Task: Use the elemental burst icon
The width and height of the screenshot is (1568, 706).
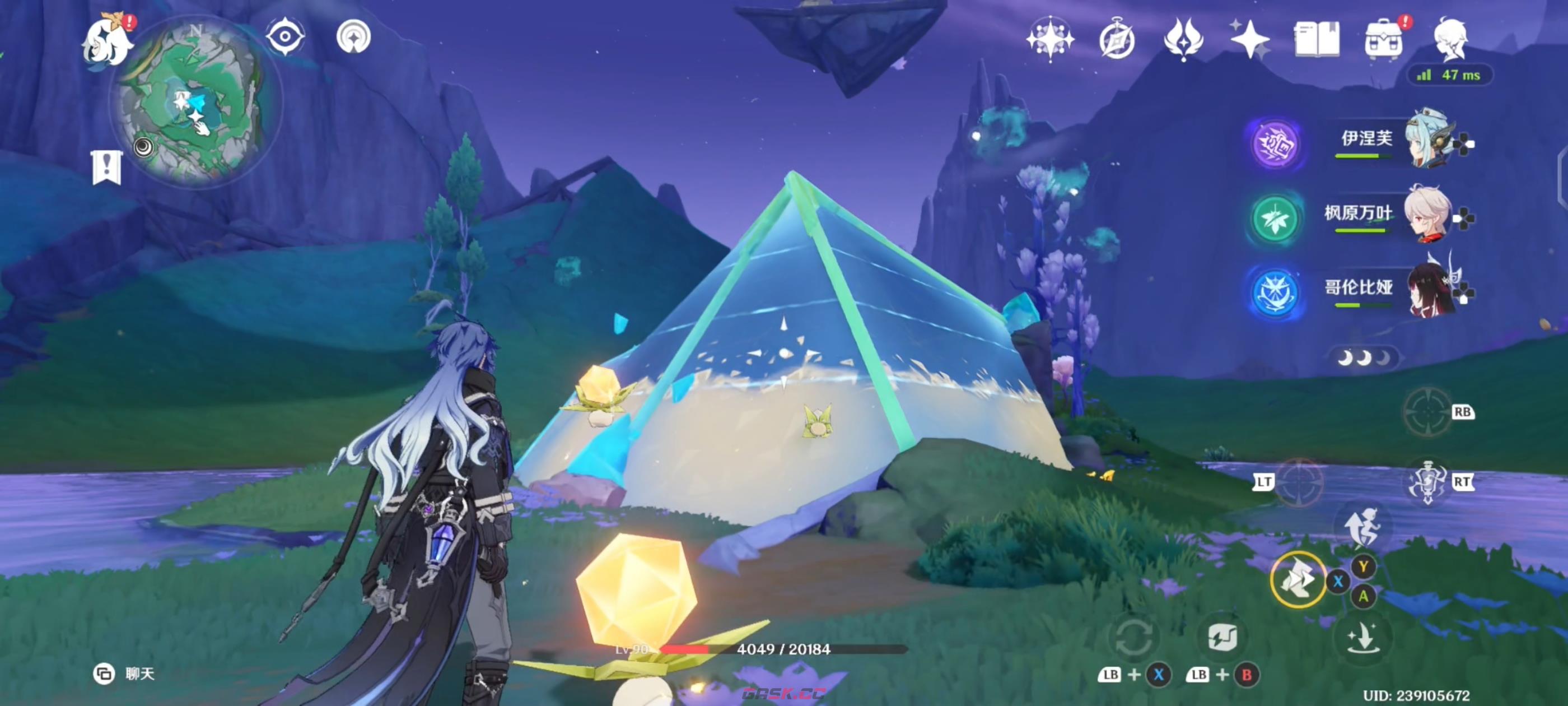Action: click(1427, 481)
